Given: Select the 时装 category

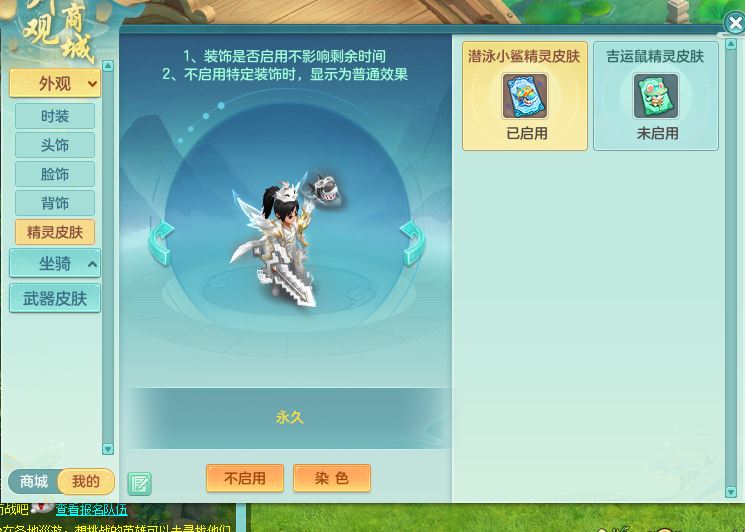Looking at the screenshot, I should click(55, 116).
